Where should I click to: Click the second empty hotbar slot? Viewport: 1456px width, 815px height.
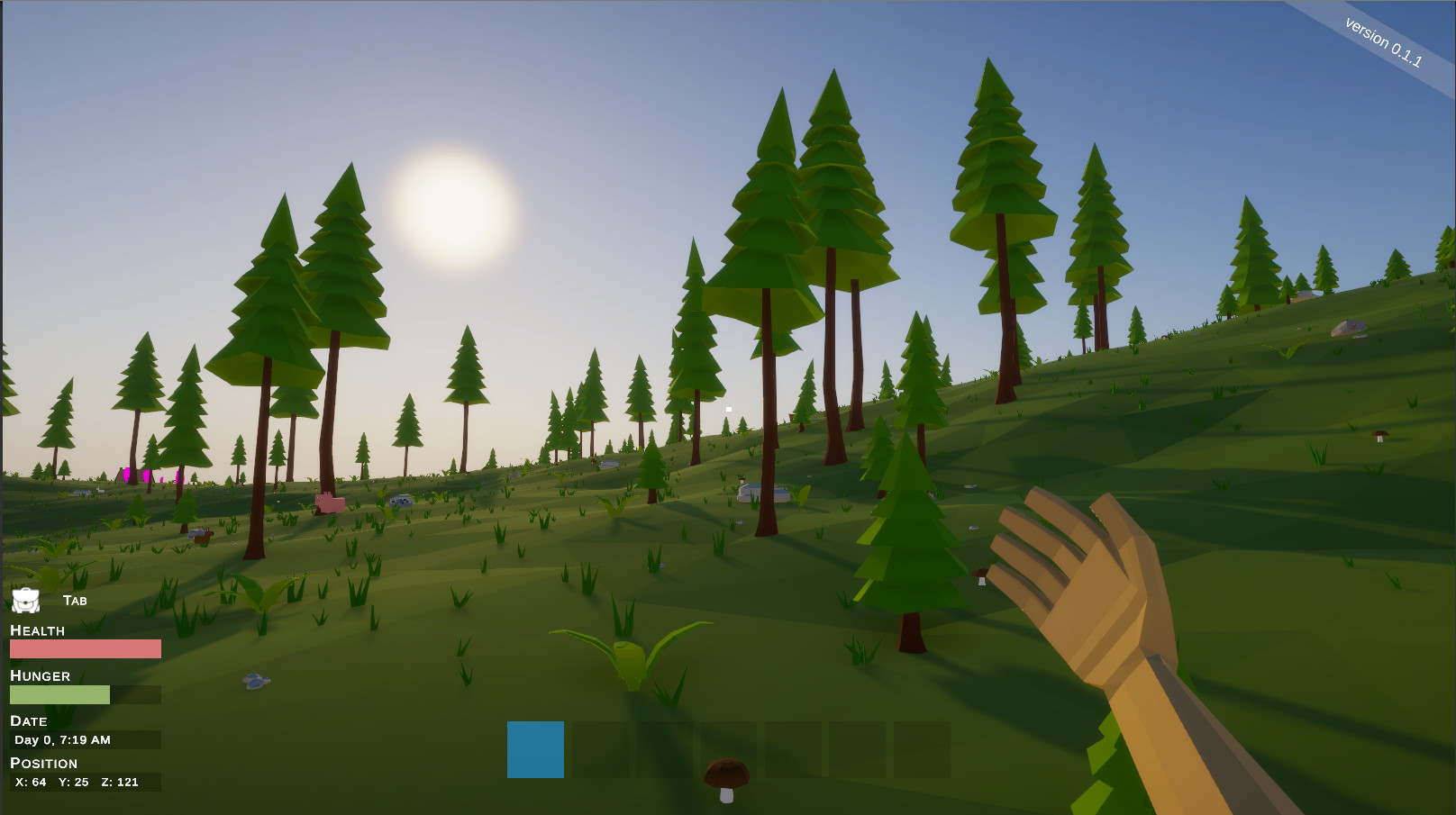coord(599,750)
